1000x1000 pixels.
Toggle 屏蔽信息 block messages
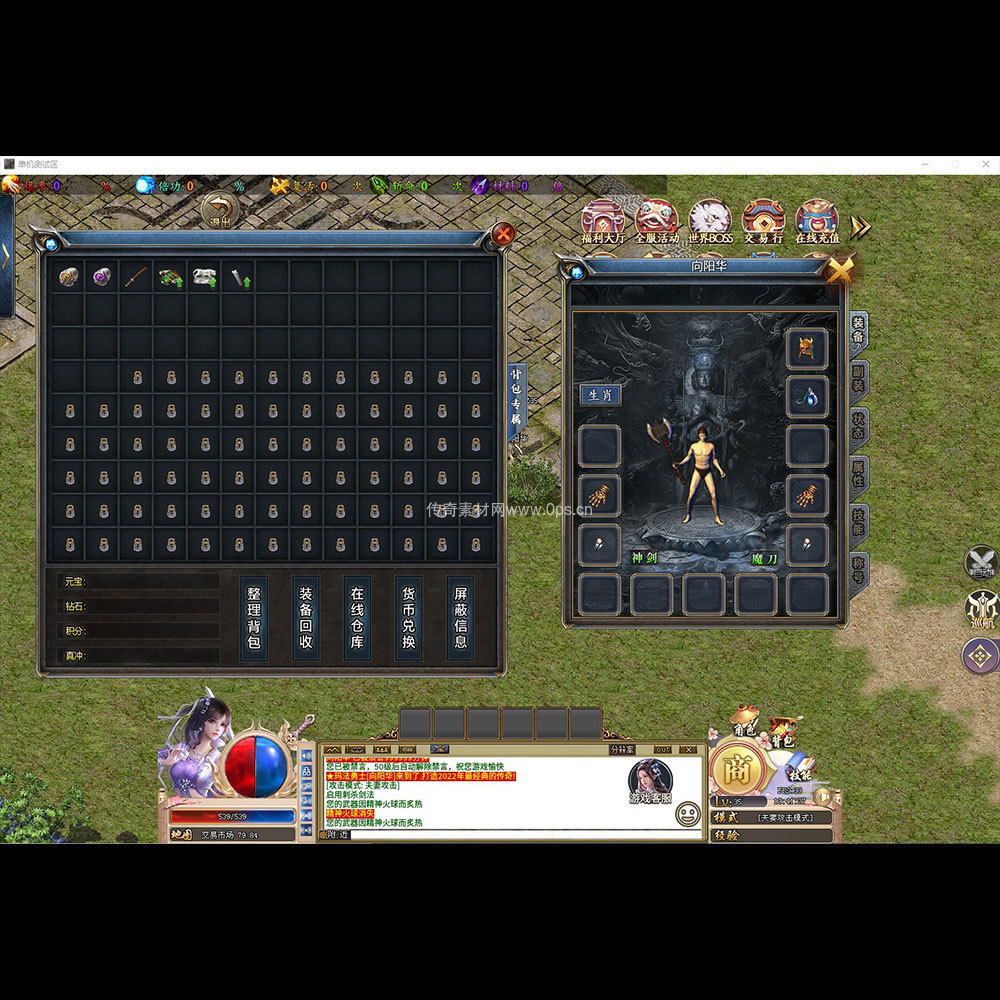tap(460, 618)
